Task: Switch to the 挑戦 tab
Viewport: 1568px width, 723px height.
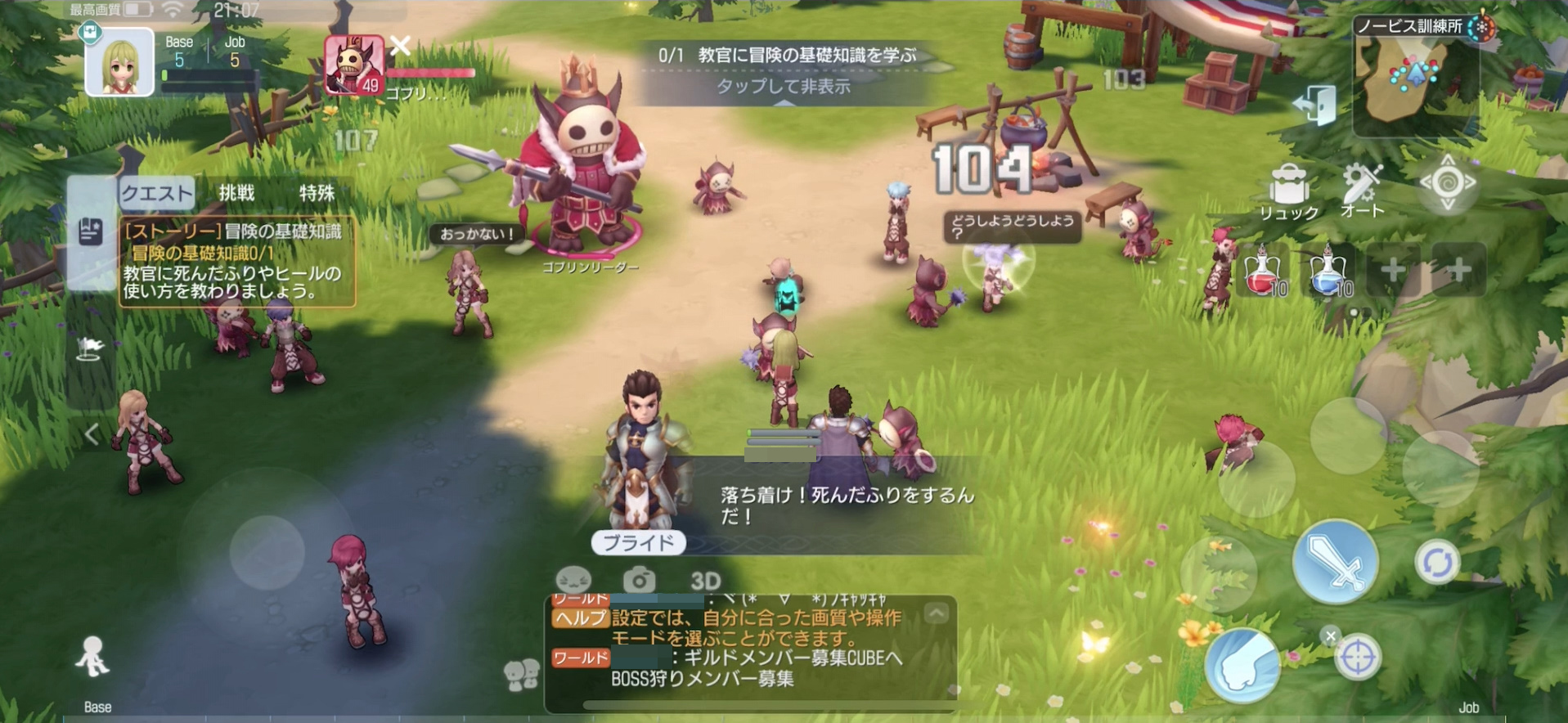Action: point(236,192)
